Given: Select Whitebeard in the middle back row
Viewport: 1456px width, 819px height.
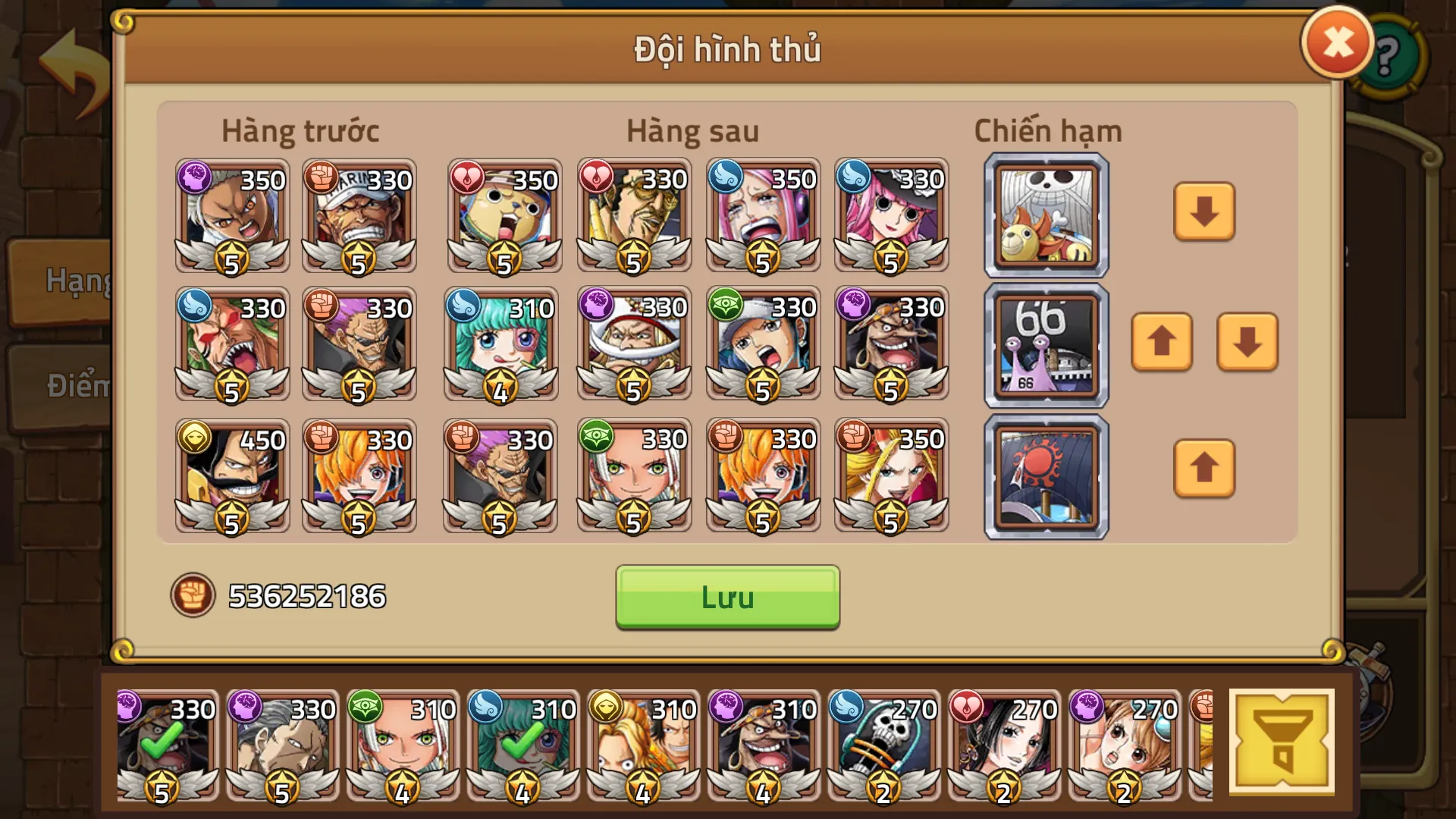Looking at the screenshot, I should coord(633,344).
